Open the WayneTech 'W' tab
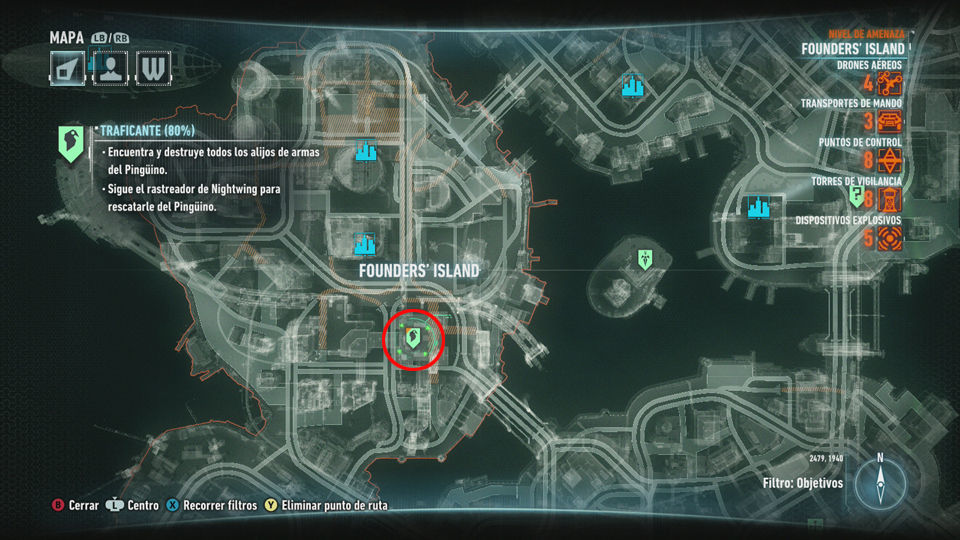 [153, 68]
